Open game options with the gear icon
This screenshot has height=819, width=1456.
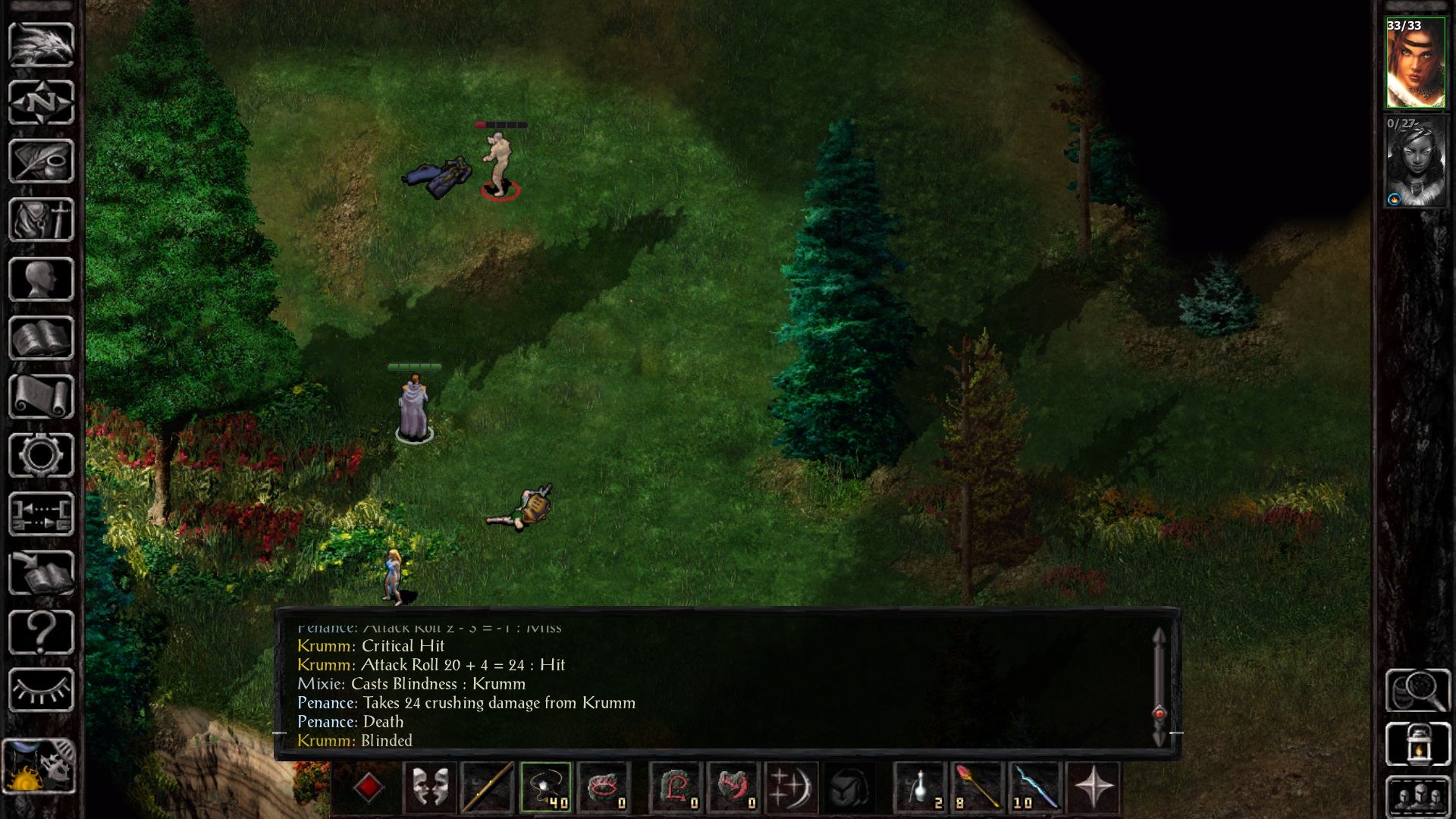point(41,455)
